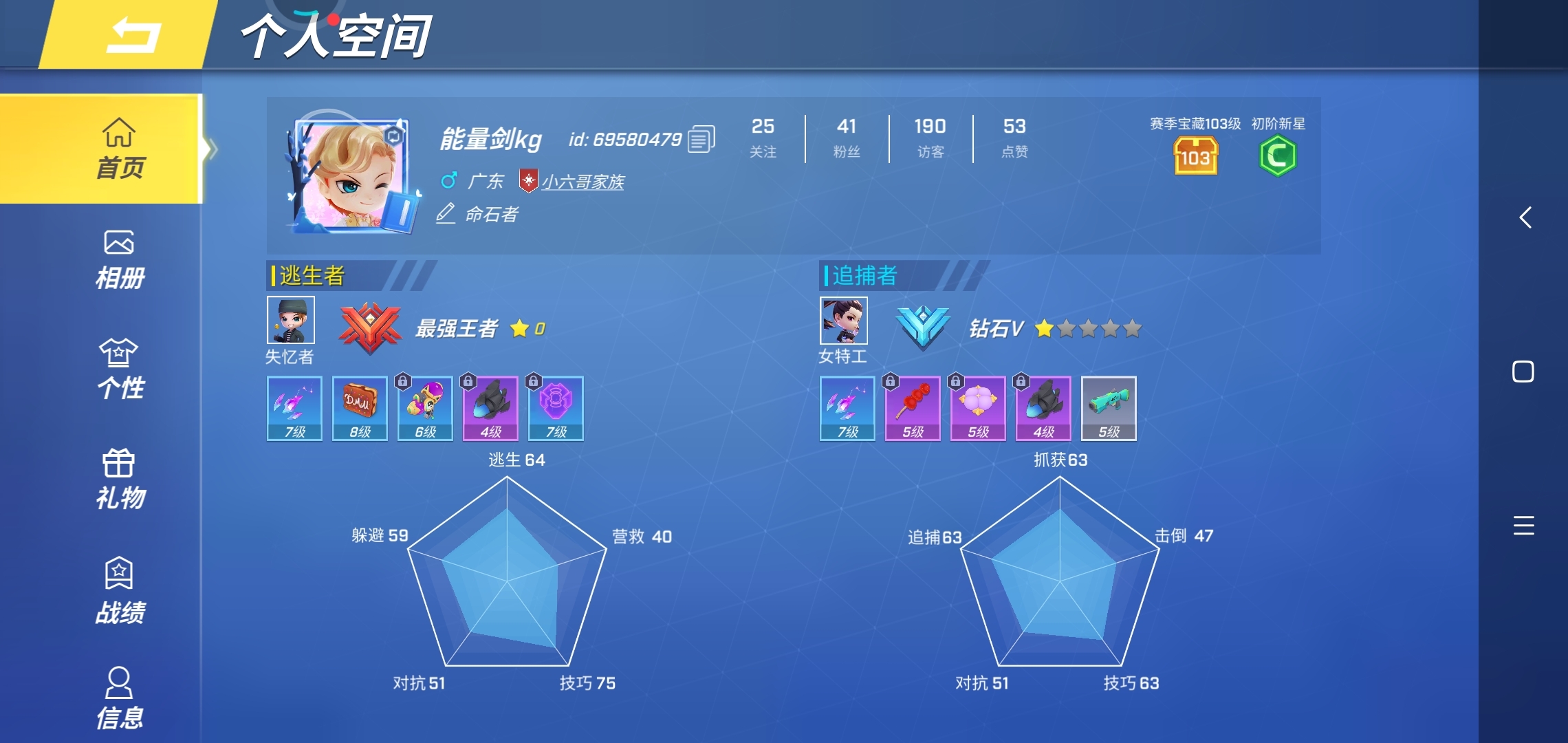Open the 礼物 gifts page

pos(118,478)
